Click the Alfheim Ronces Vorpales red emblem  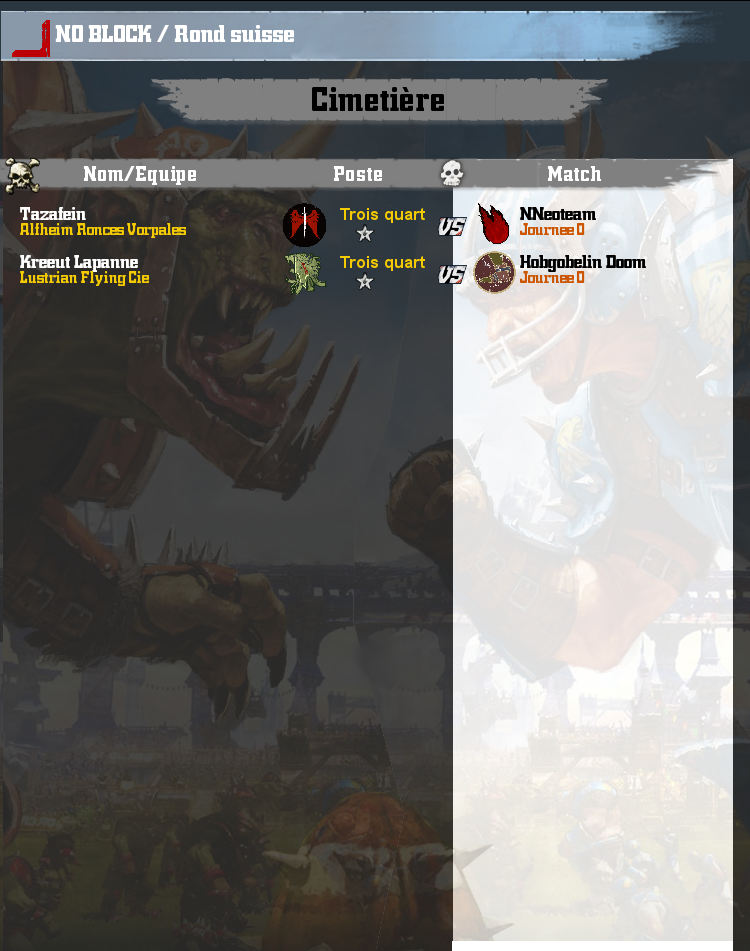pyautogui.click(x=305, y=224)
